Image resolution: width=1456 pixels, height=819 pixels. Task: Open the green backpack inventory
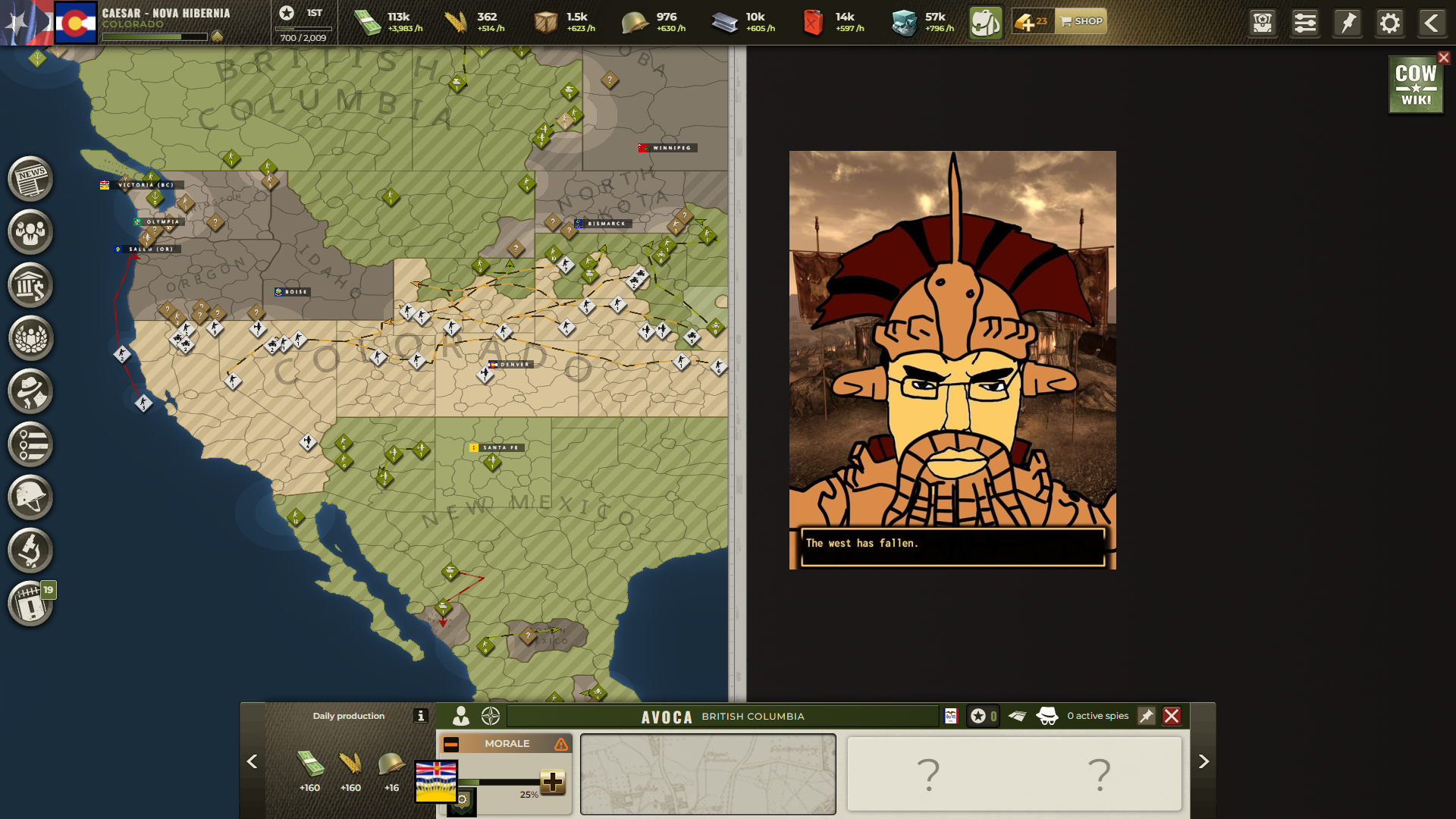click(x=985, y=23)
